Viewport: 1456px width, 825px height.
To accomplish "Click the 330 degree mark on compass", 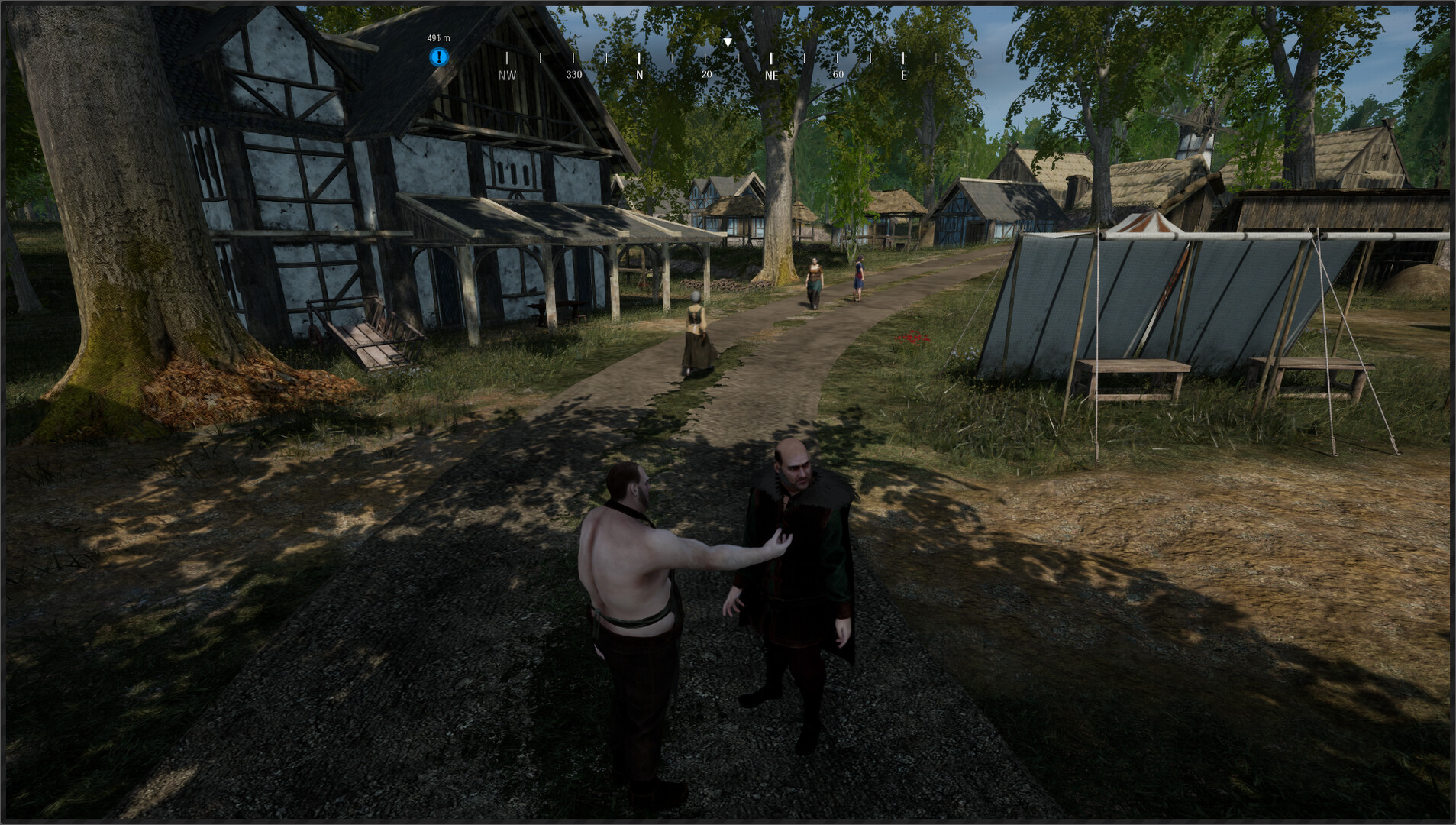I will point(574,74).
